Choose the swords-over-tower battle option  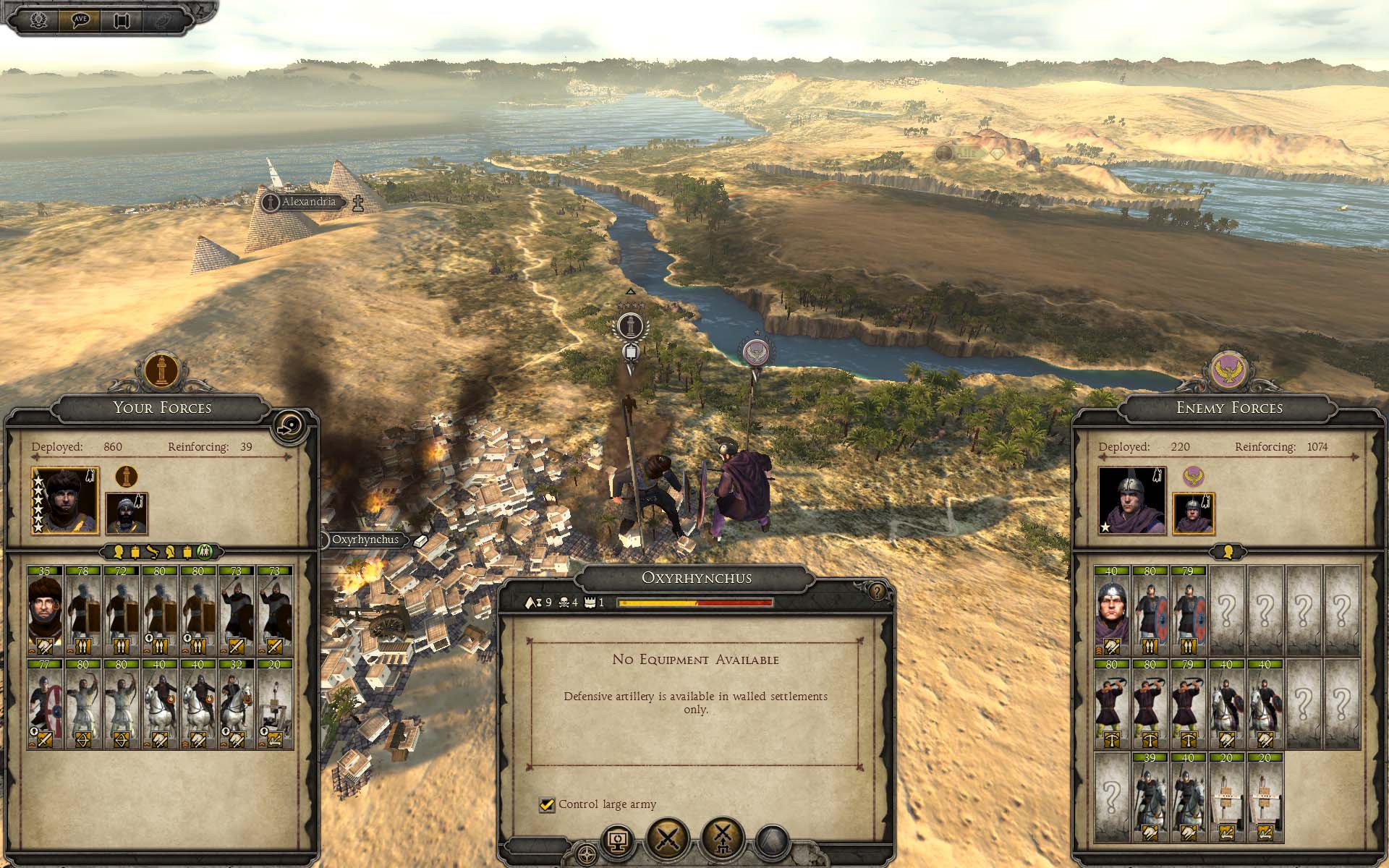pos(723,841)
